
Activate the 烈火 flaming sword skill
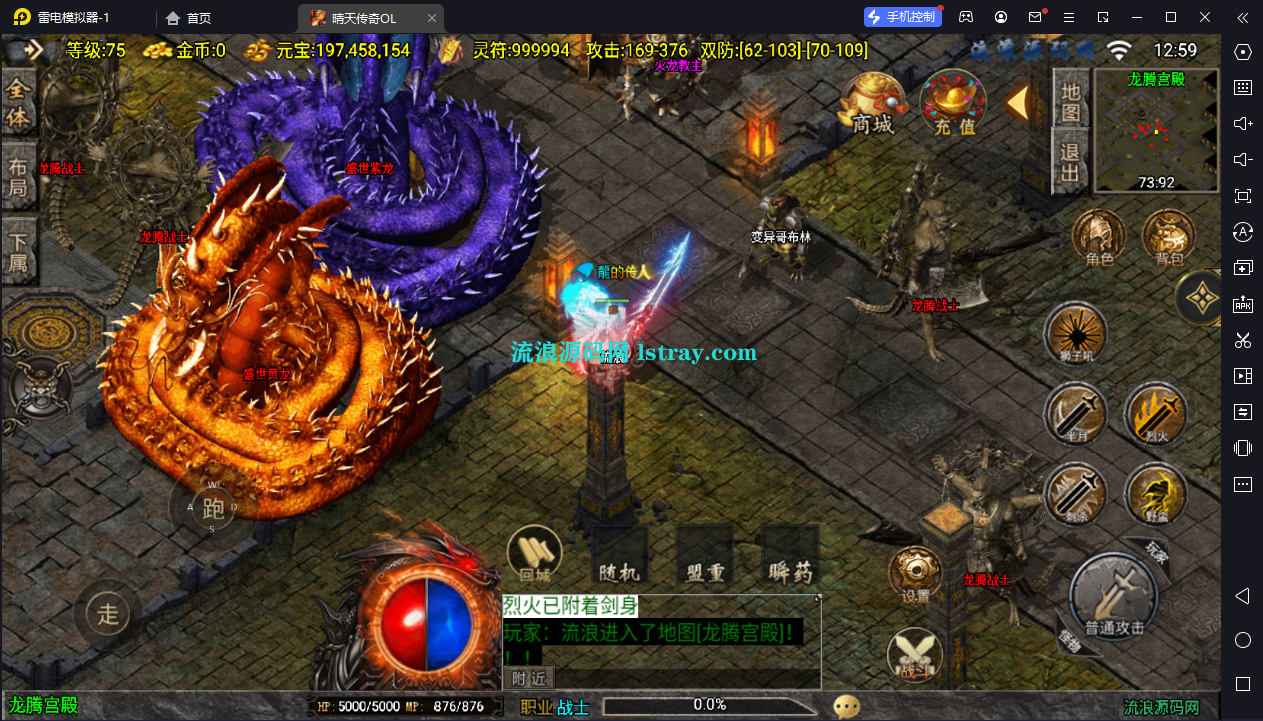pyautogui.click(x=1155, y=415)
